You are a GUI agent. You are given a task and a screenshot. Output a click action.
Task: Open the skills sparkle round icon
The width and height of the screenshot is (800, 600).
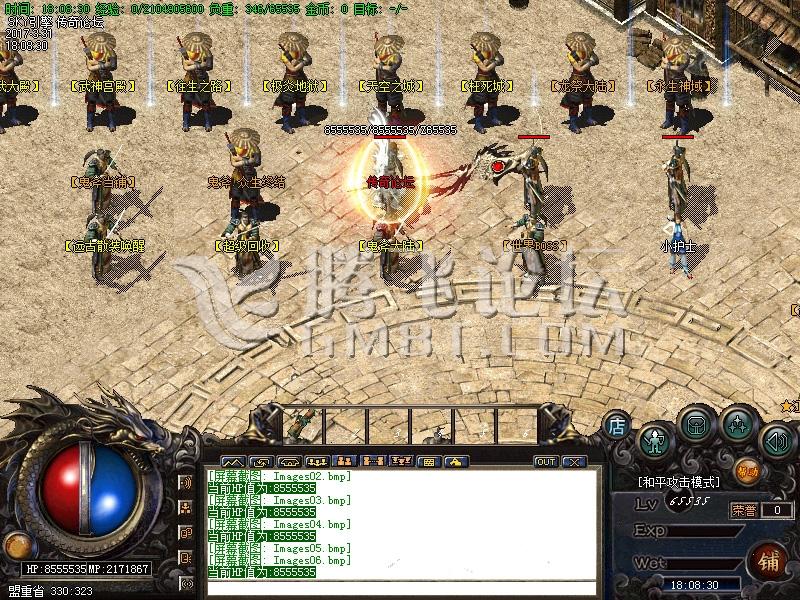737,425
